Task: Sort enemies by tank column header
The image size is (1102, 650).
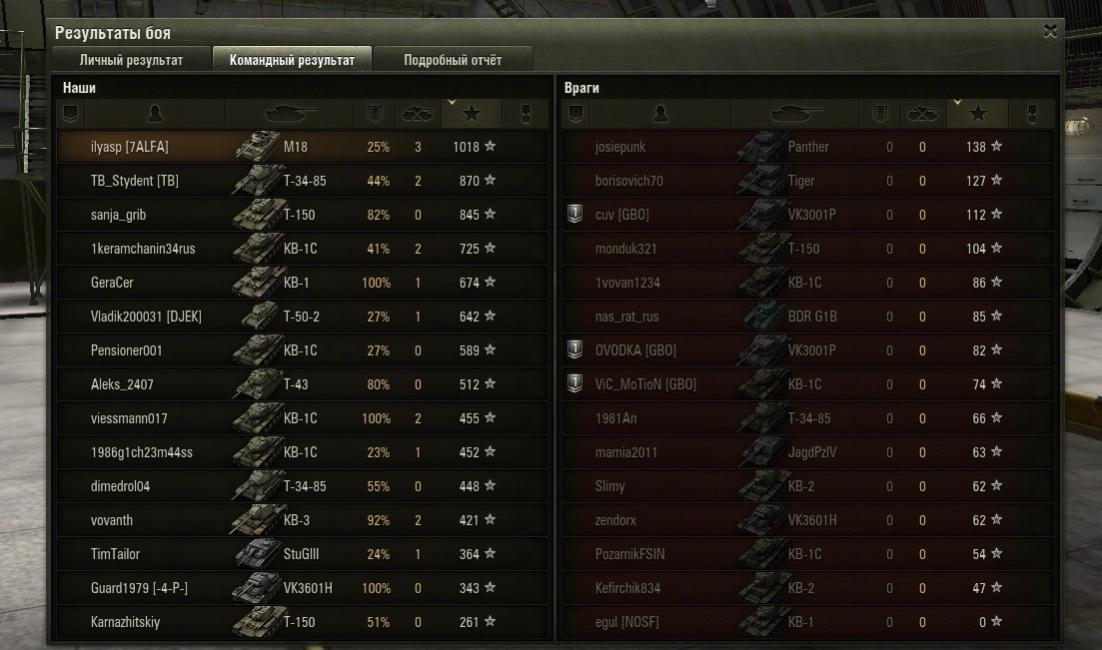Action: [x=796, y=114]
